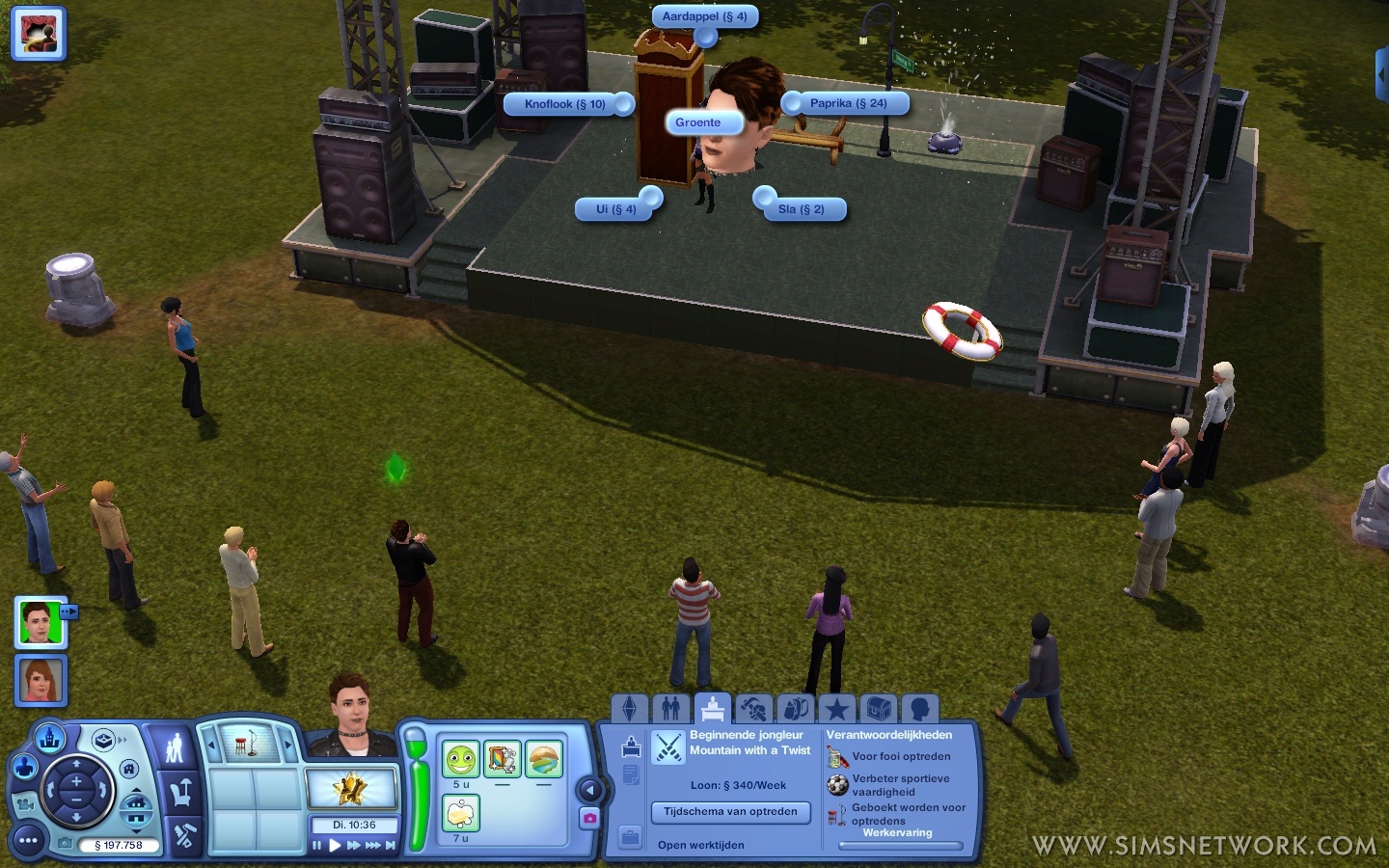Viewport: 1389px width, 868px height.
Task: Choose the Aardappel (§ 4) option
Action: (704, 16)
